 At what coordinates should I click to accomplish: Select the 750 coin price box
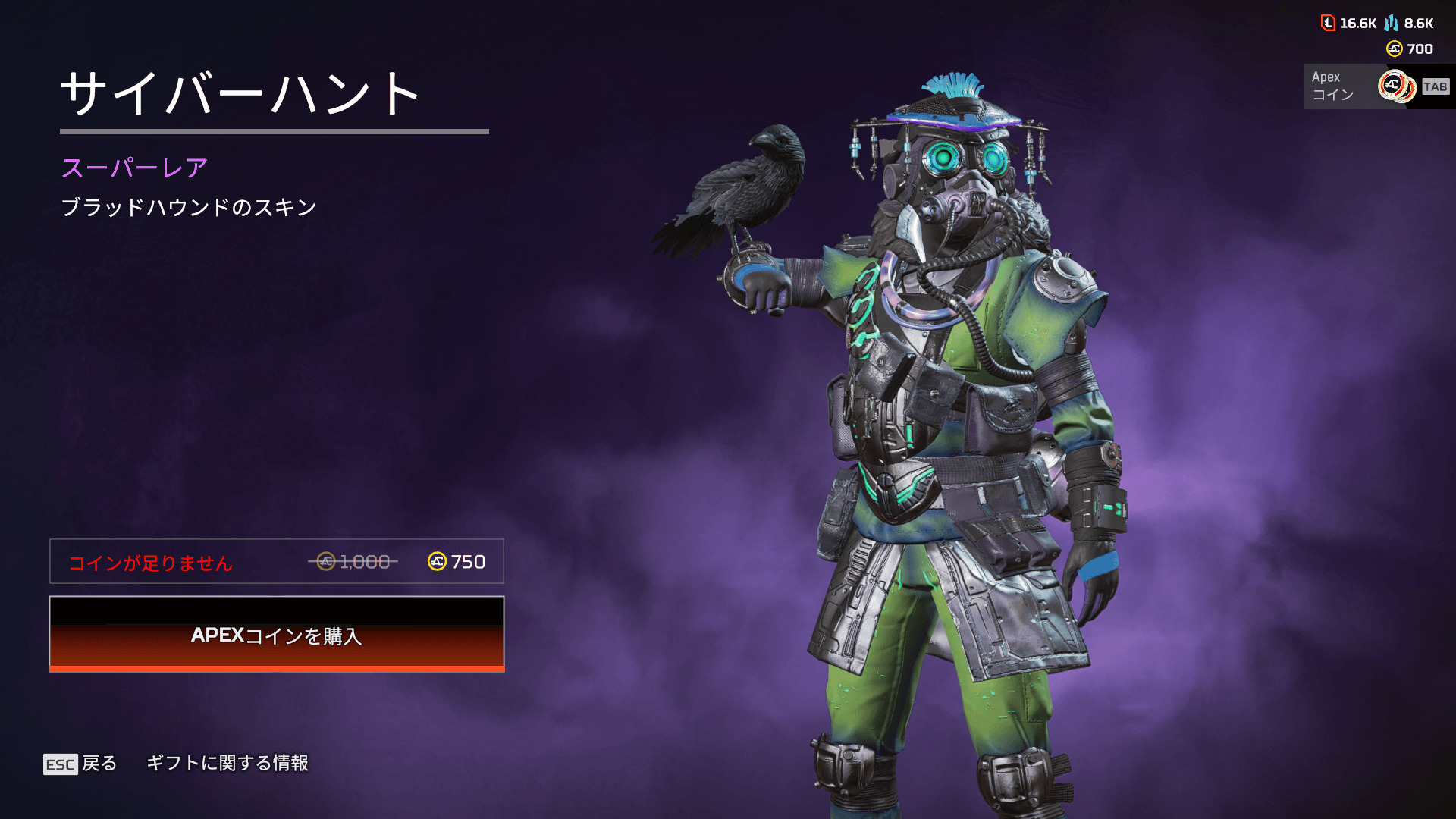[x=277, y=561]
